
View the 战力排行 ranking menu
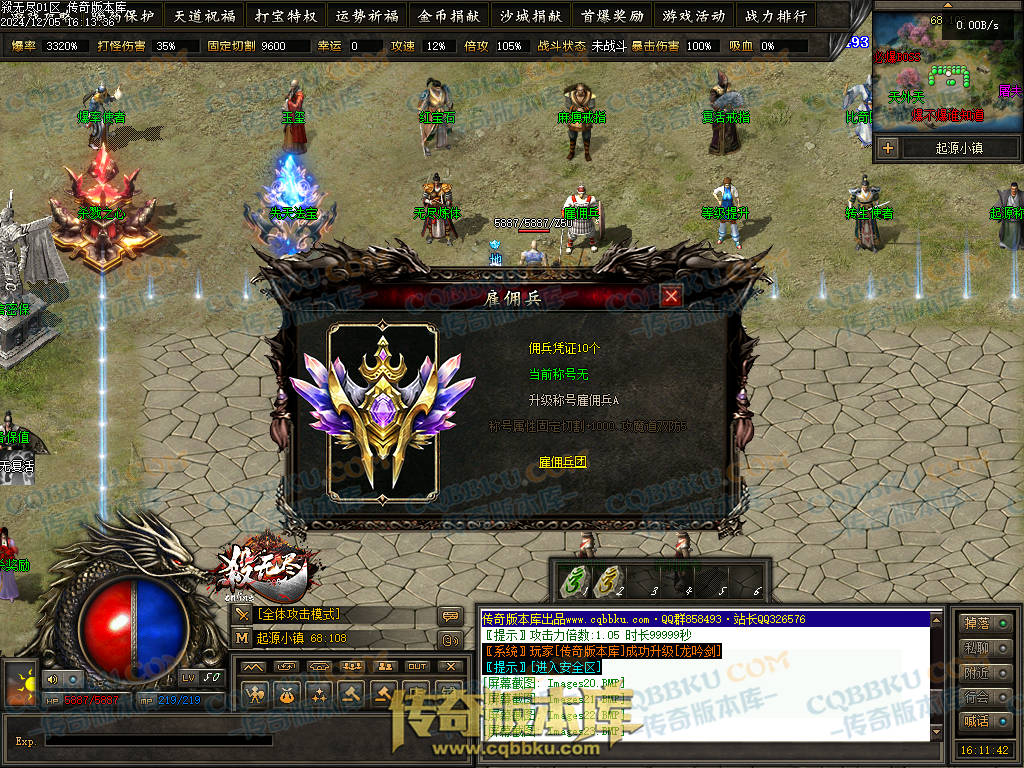click(775, 16)
